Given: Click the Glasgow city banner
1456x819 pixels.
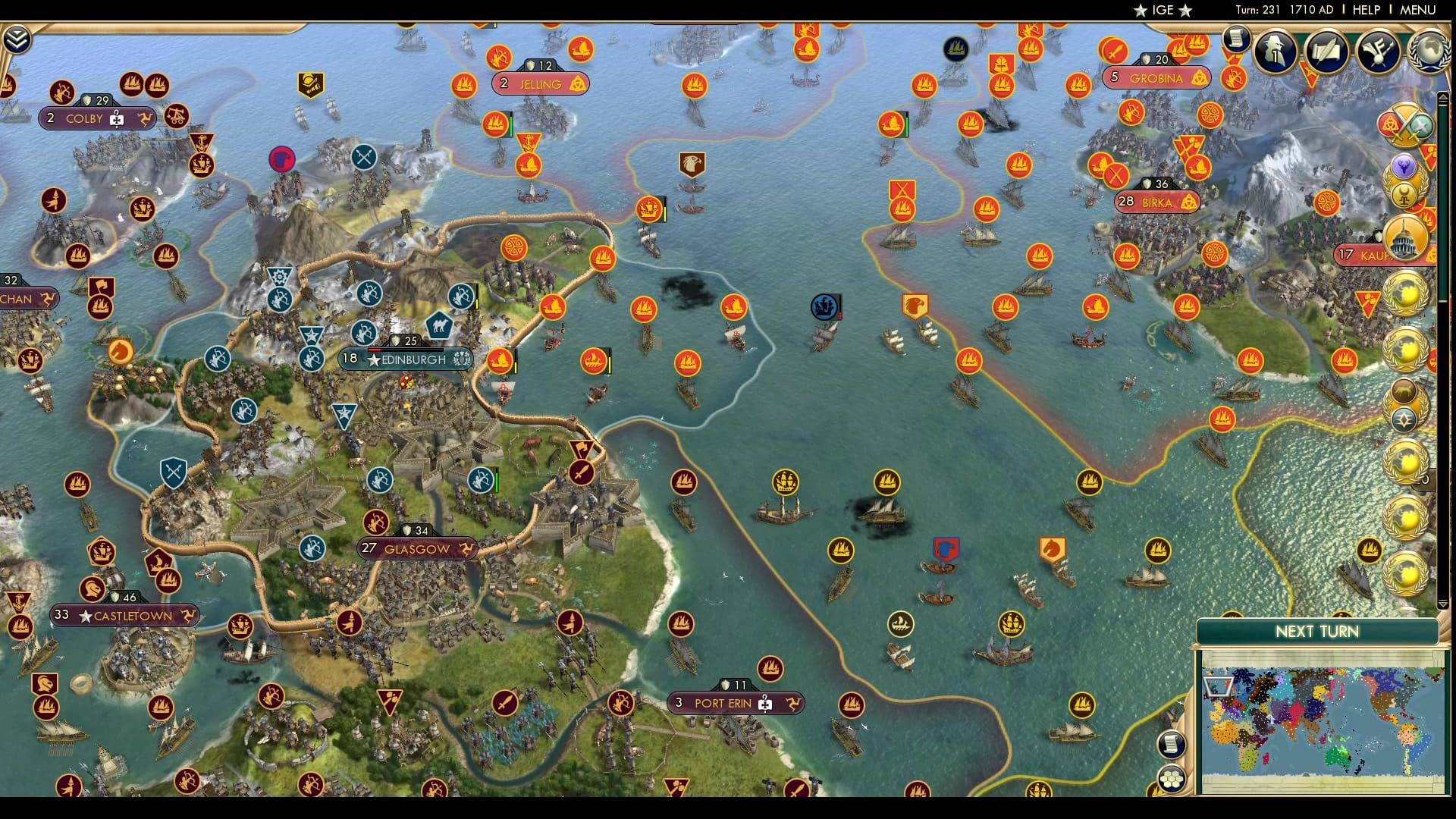Looking at the screenshot, I should click(x=416, y=548).
